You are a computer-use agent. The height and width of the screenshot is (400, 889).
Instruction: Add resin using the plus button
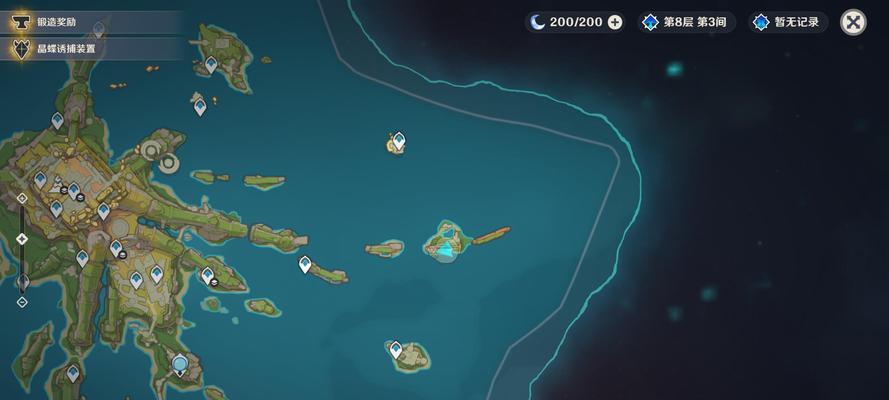click(615, 22)
